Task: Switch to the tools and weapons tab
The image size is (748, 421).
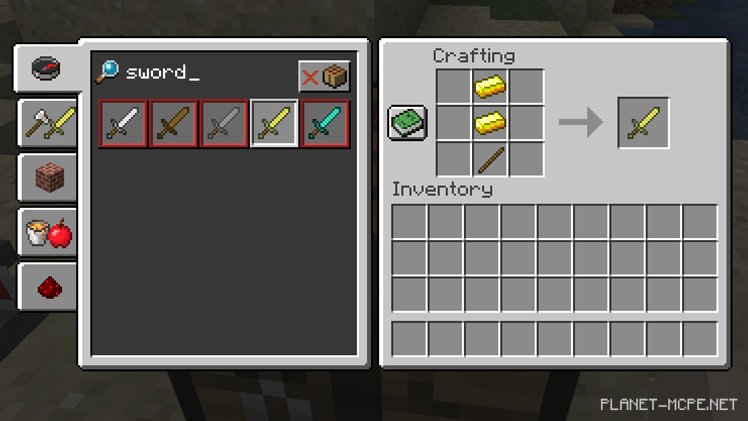Action: pyautogui.click(x=50, y=124)
